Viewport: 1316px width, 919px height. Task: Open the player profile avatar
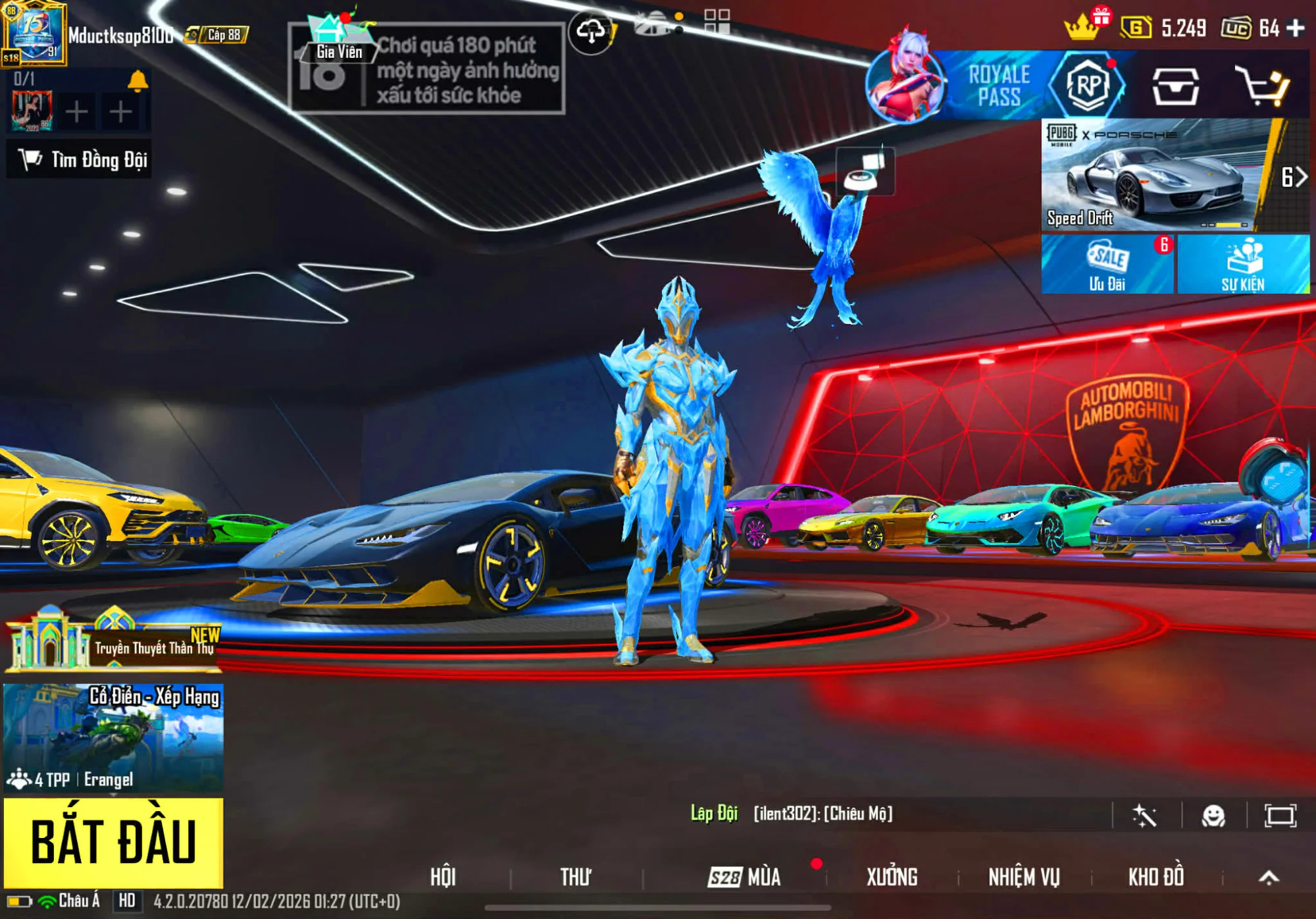click(34, 34)
